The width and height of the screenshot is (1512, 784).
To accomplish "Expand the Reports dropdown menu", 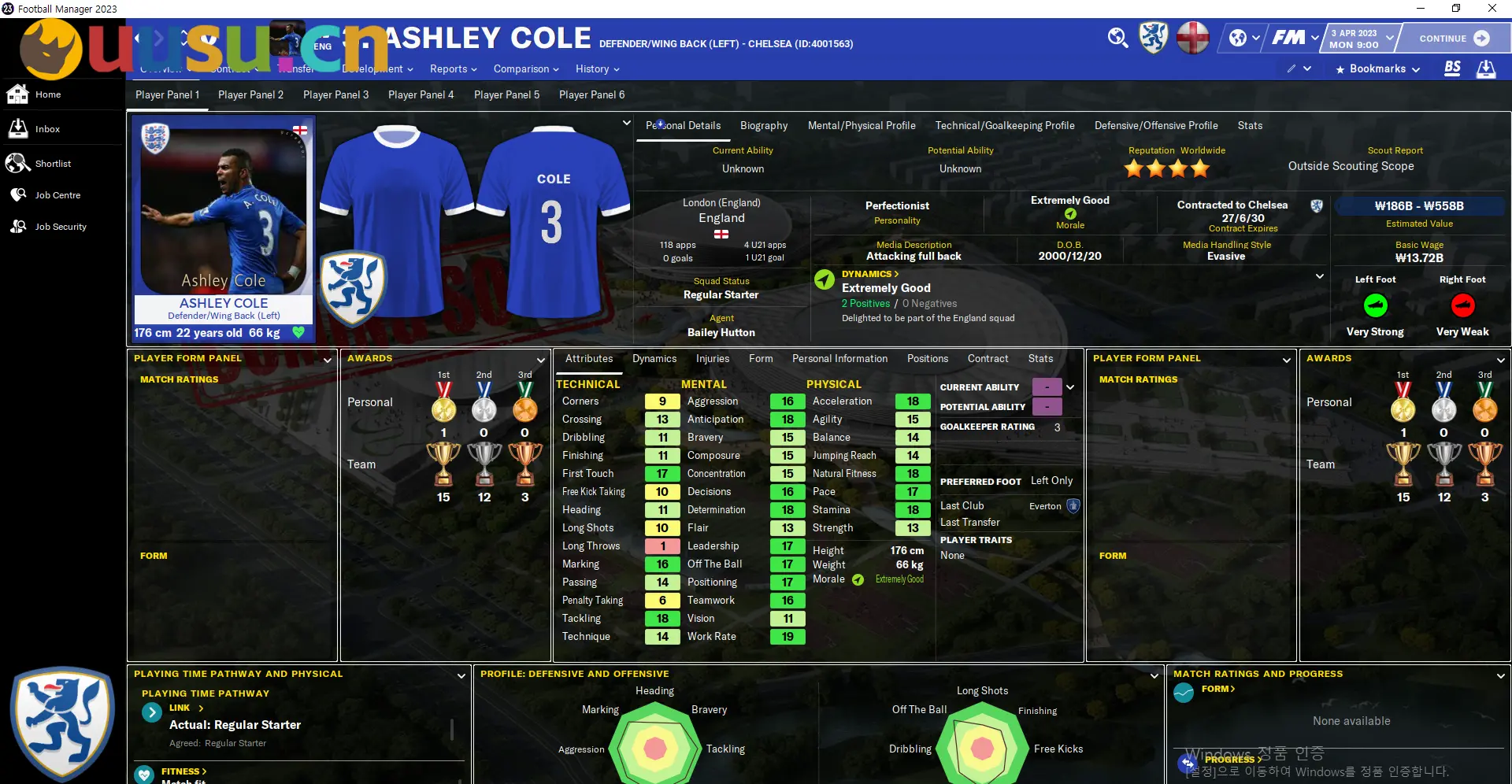I will coord(453,69).
